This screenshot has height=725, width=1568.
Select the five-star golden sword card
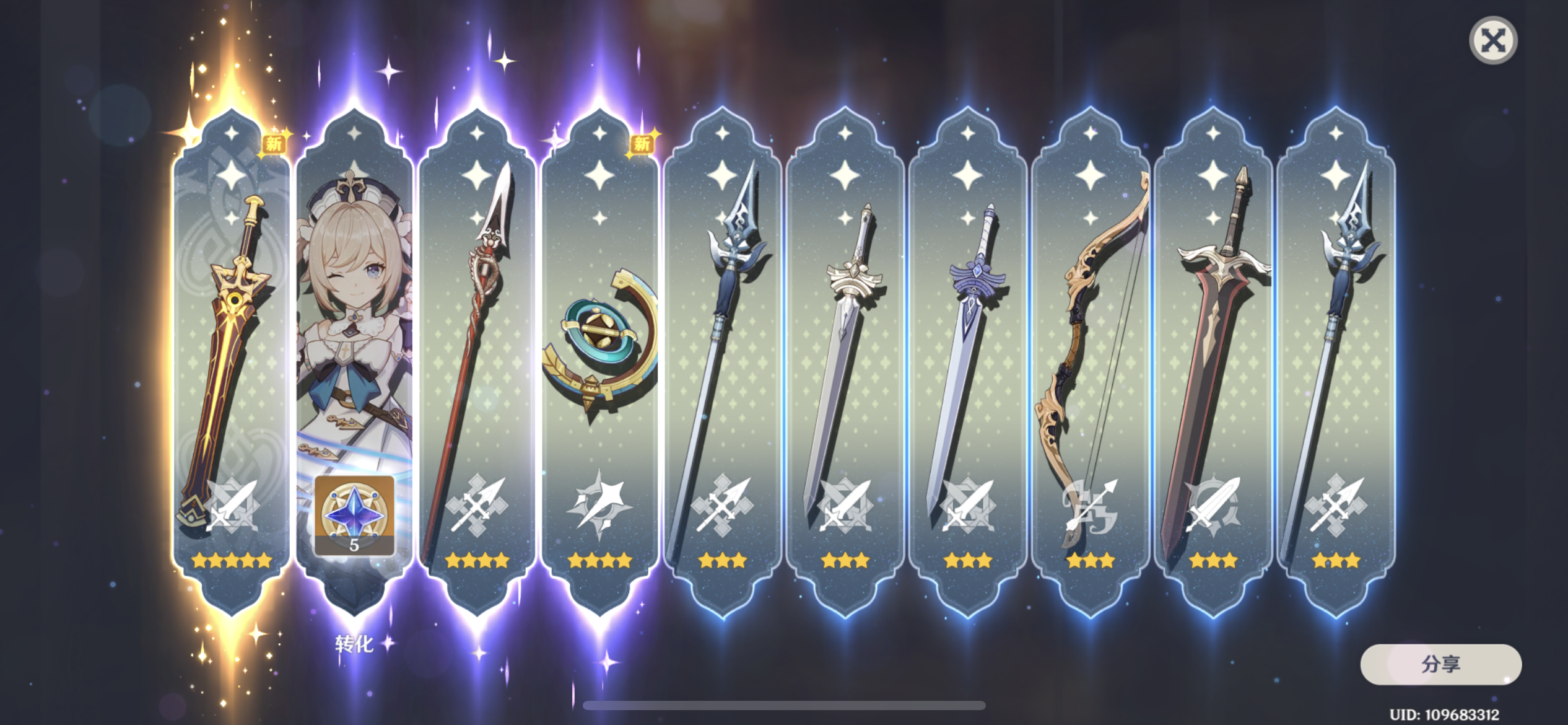point(231,359)
